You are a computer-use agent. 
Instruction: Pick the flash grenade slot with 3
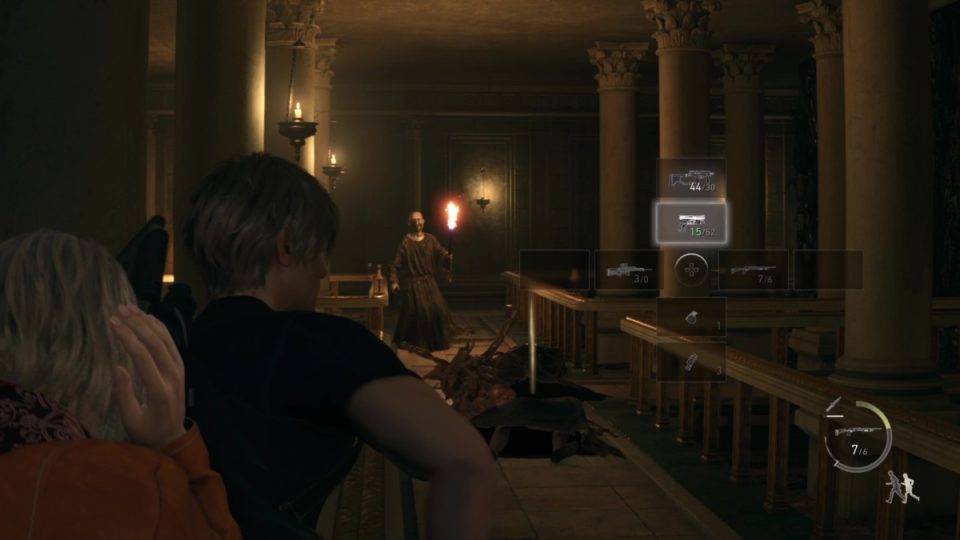[691, 360]
